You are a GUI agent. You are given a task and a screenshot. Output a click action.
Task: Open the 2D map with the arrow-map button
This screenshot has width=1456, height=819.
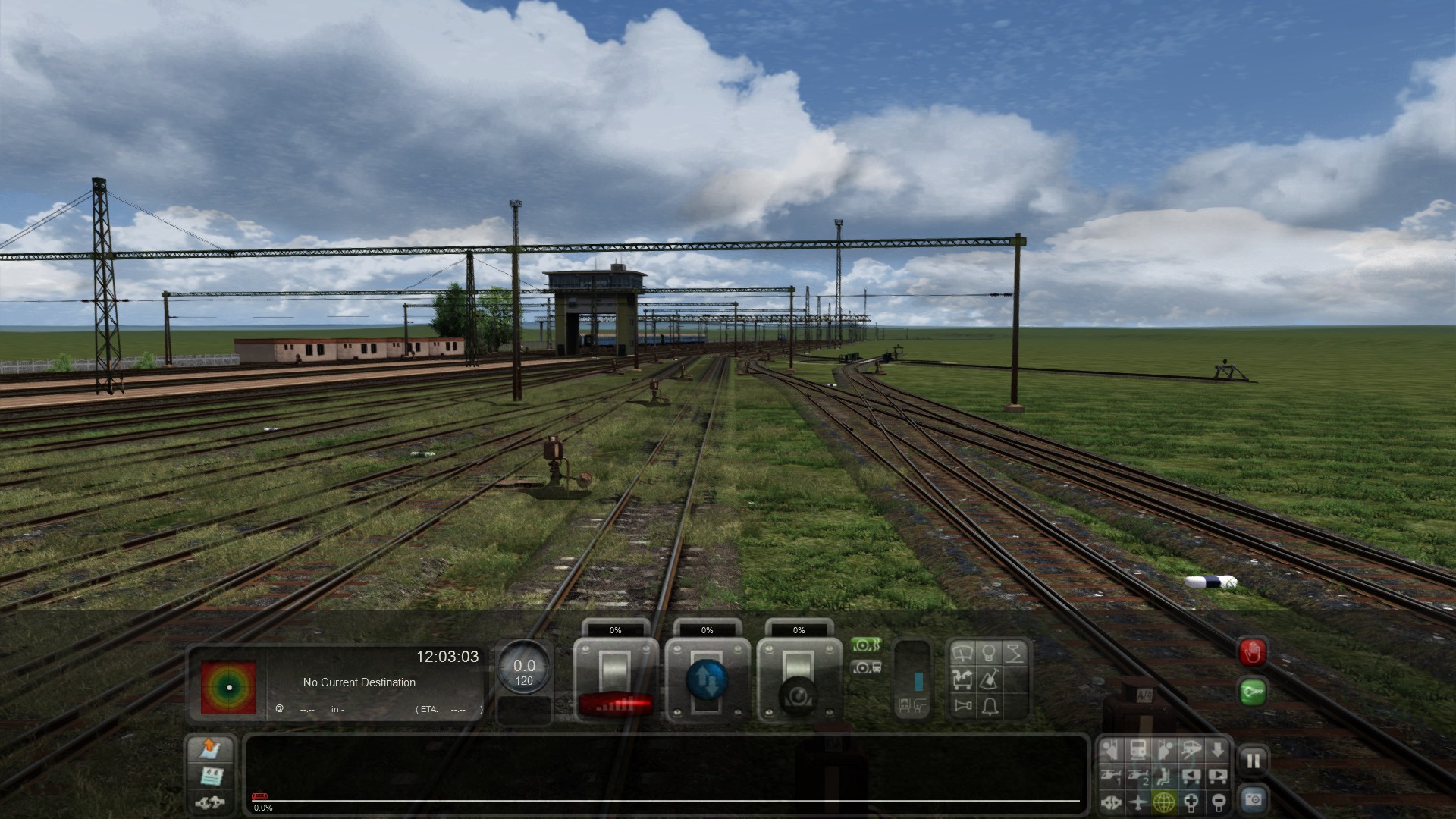point(210,749)
